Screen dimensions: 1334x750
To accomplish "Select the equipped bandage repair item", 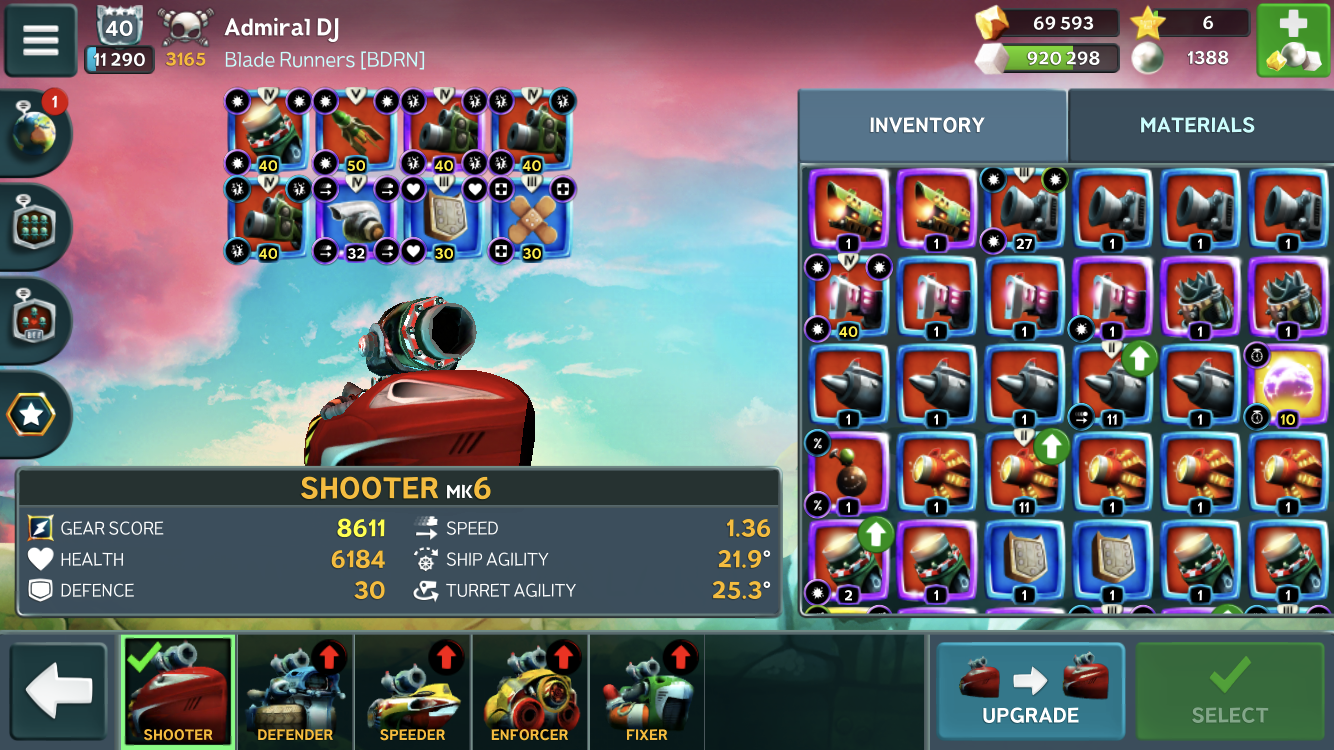I will point(532,220).
